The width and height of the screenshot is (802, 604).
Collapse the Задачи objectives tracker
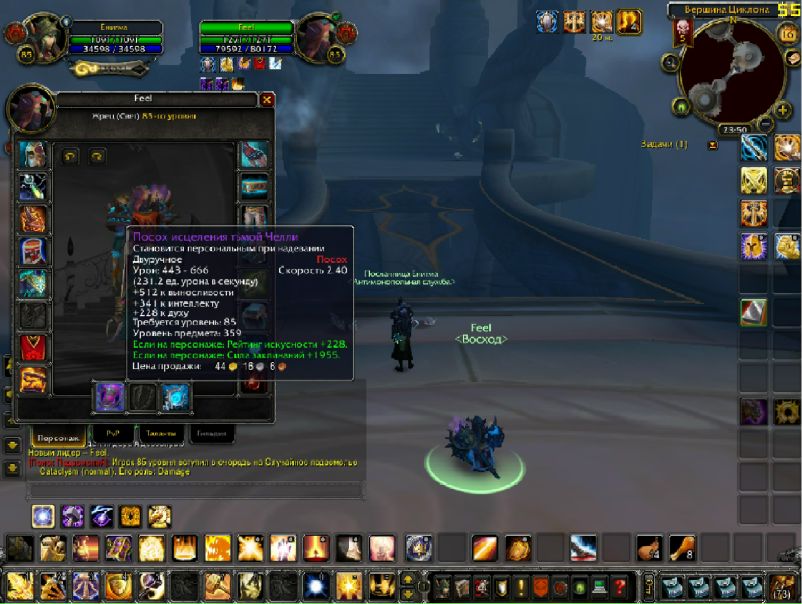[x=712, y=145]
